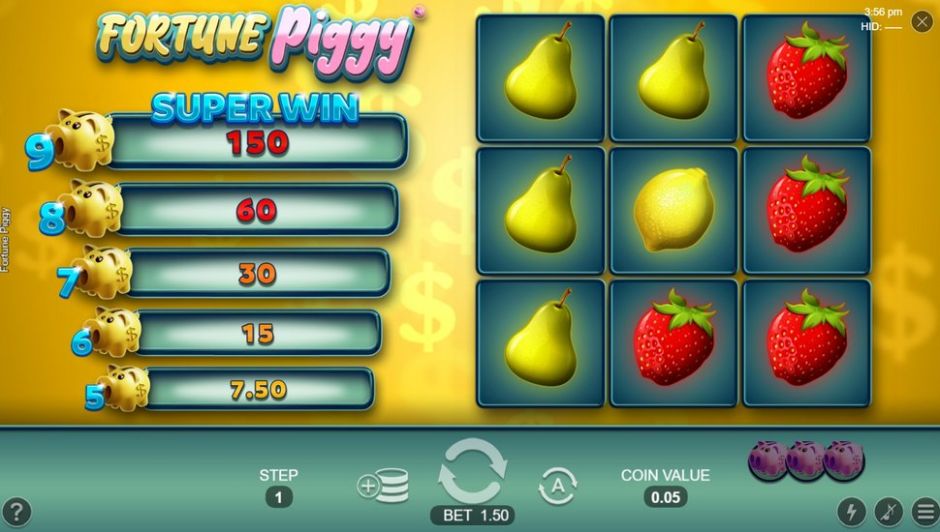The width and height of the screenshot is (940, 532).
Task: Toggle the sound button
Action: point(887,512)
